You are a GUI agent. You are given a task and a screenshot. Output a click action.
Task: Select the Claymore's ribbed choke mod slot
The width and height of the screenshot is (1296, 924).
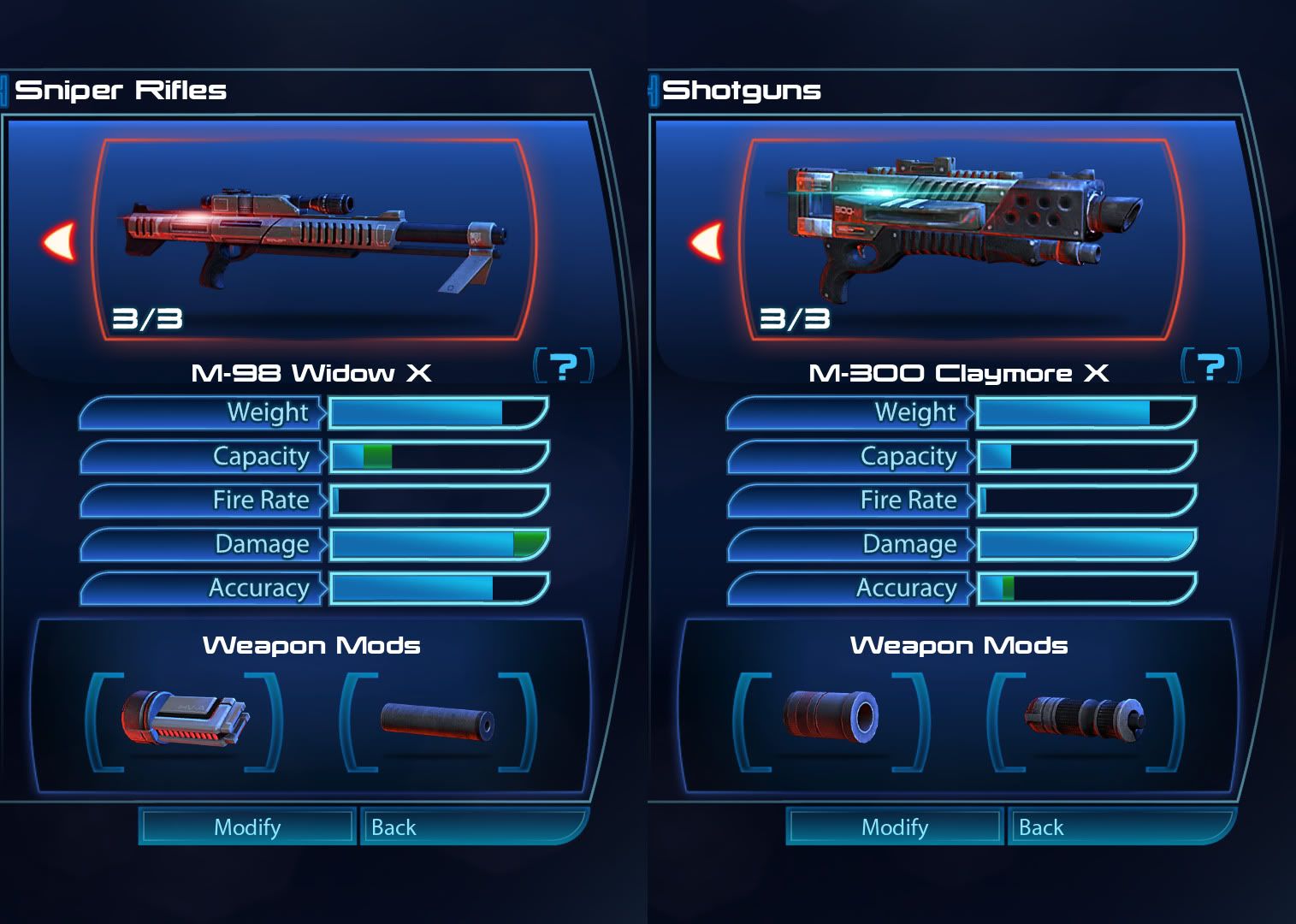click(1085, 719)
